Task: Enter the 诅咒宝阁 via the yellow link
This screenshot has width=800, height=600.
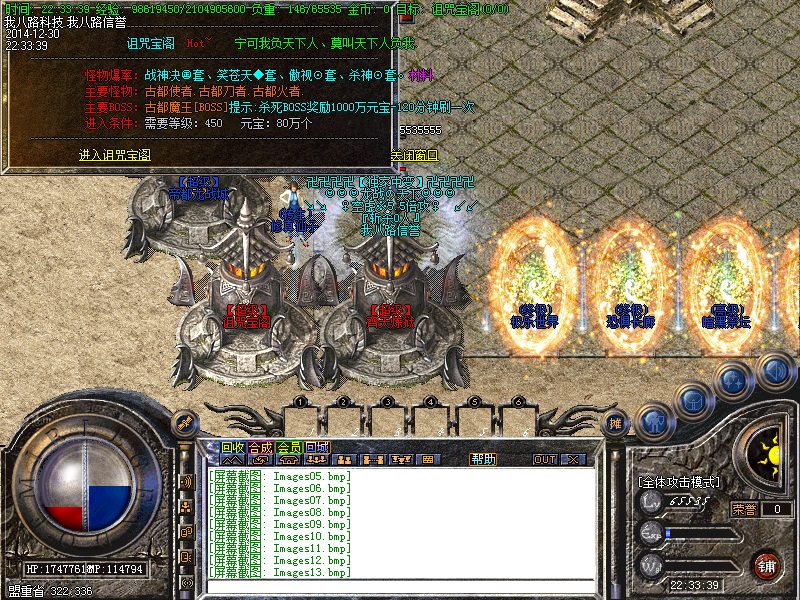Action: point(115,155)
